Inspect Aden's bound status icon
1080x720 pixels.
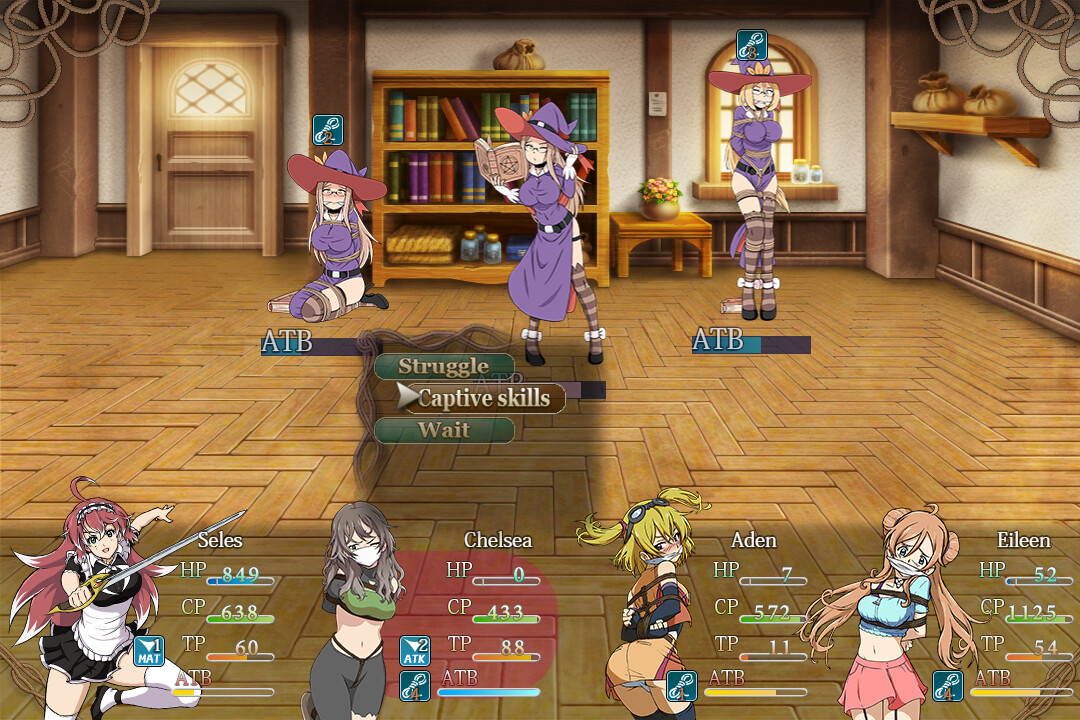point(681,686)
